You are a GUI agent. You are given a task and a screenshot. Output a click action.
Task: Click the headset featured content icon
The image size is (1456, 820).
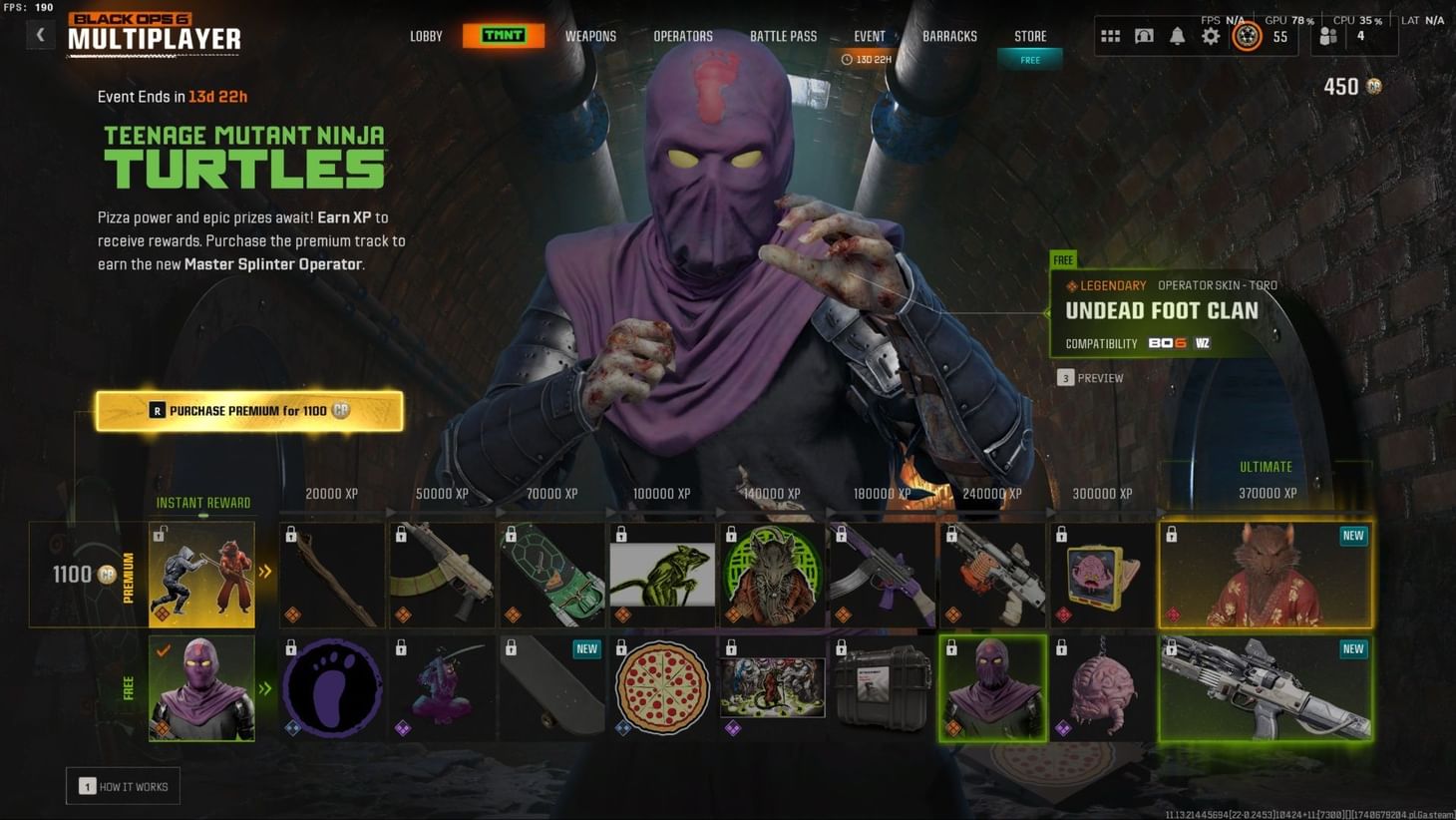point(1144,36)
